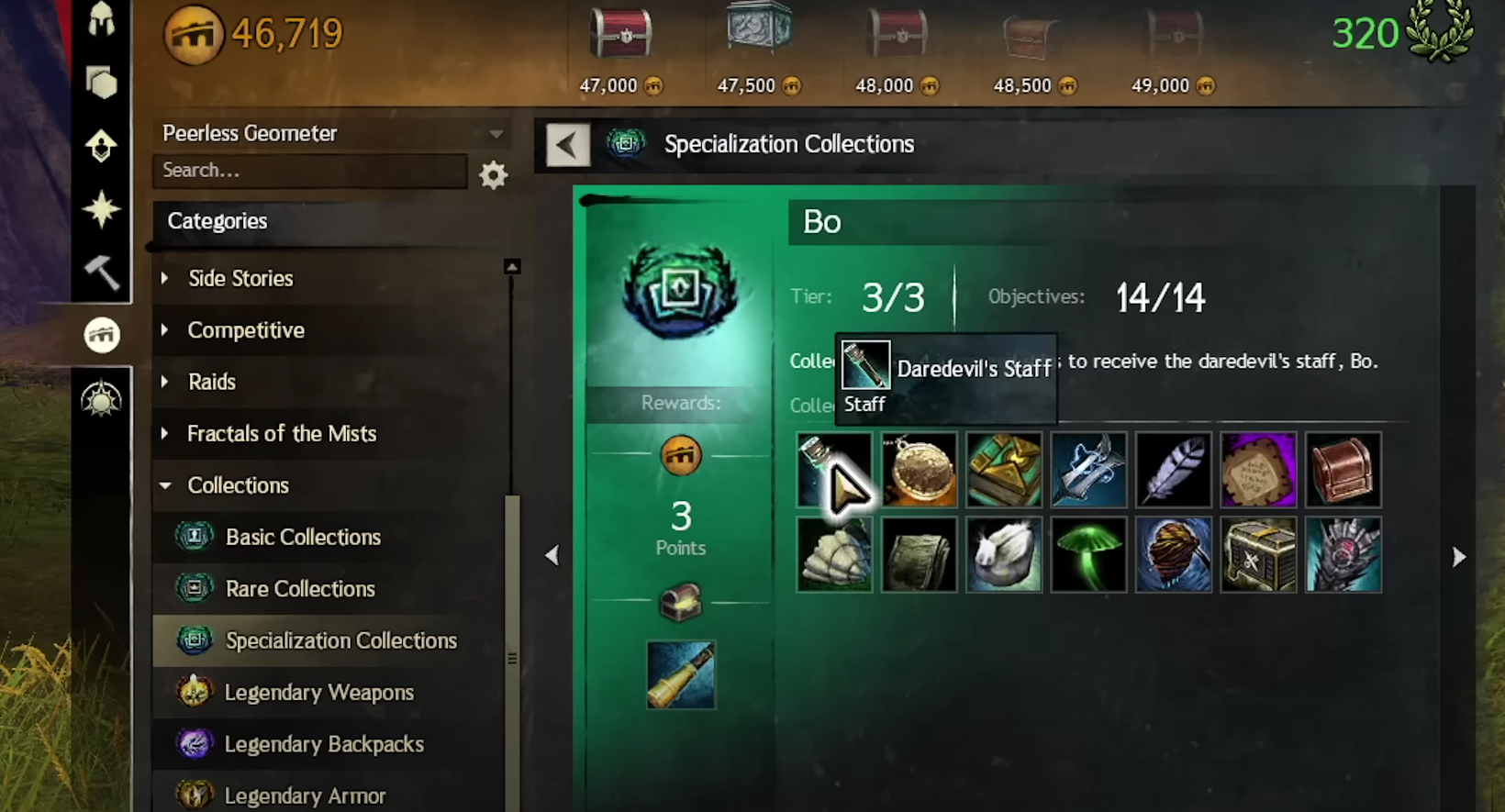Show the previous collection with left arrow
This screenshot has height=812, width=1505.
[552, 555]
